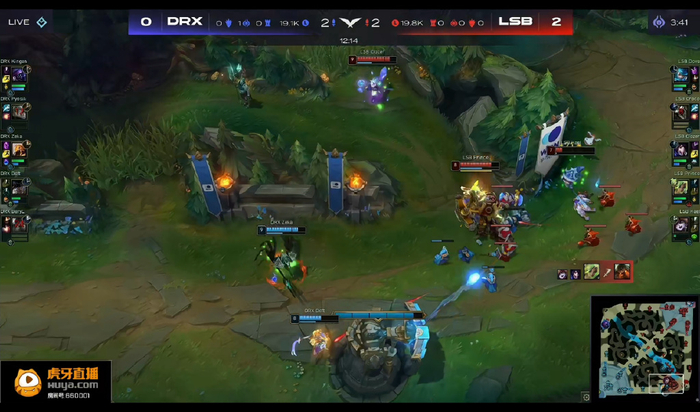The height and width of the screenshot is (412, 700).
Task: Click the killer portrait in the kill feed
Action: coord(592,271)
